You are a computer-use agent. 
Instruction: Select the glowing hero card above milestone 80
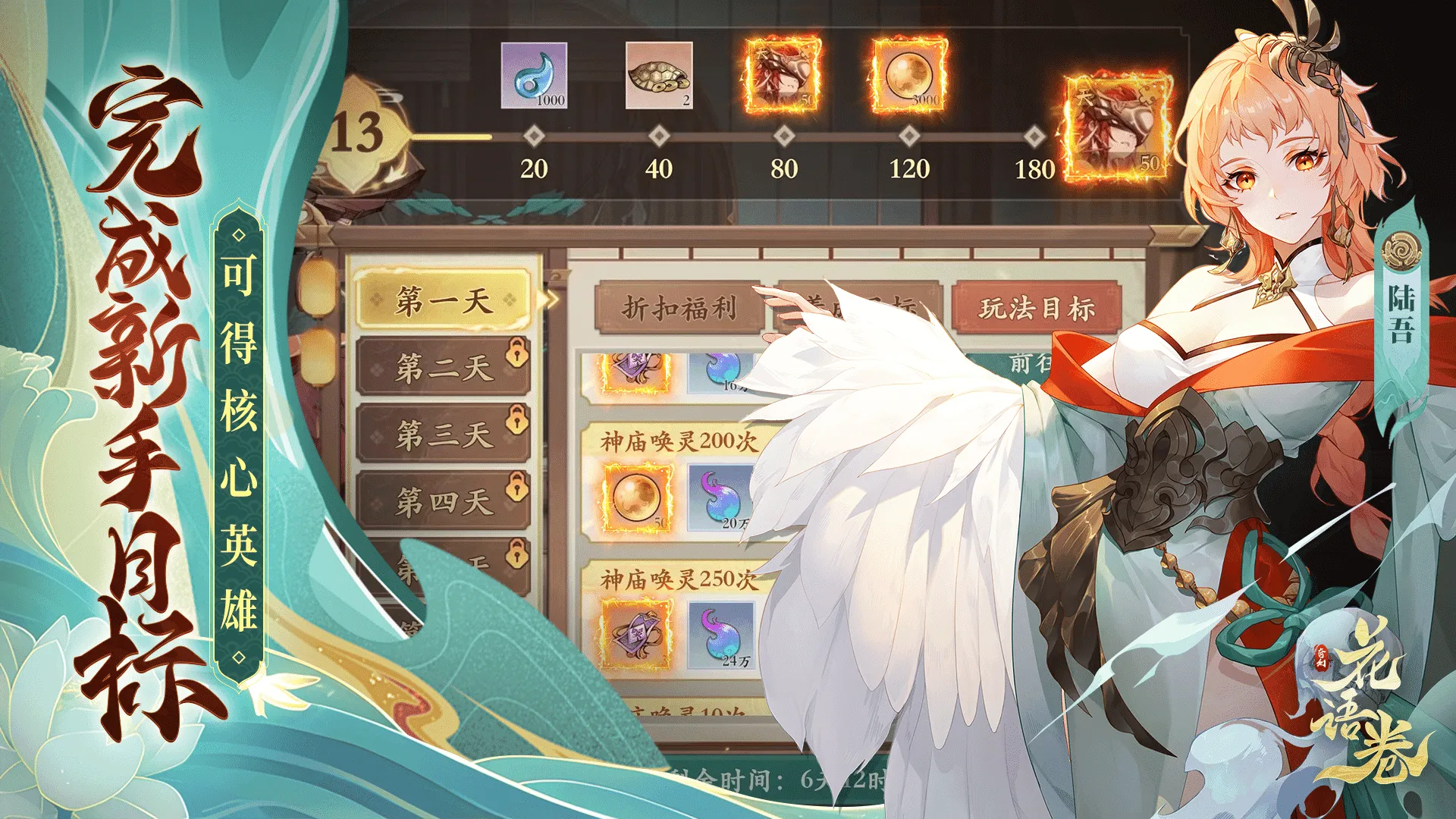click(781, 74)
